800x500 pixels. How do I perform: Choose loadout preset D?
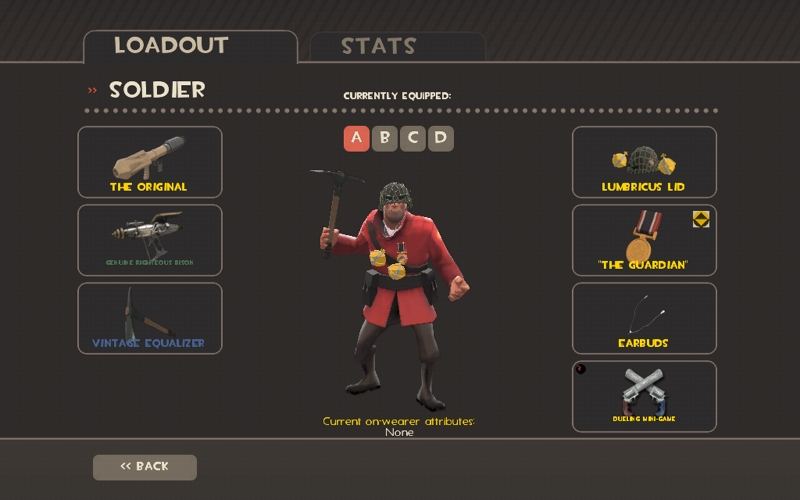point(441,138)
